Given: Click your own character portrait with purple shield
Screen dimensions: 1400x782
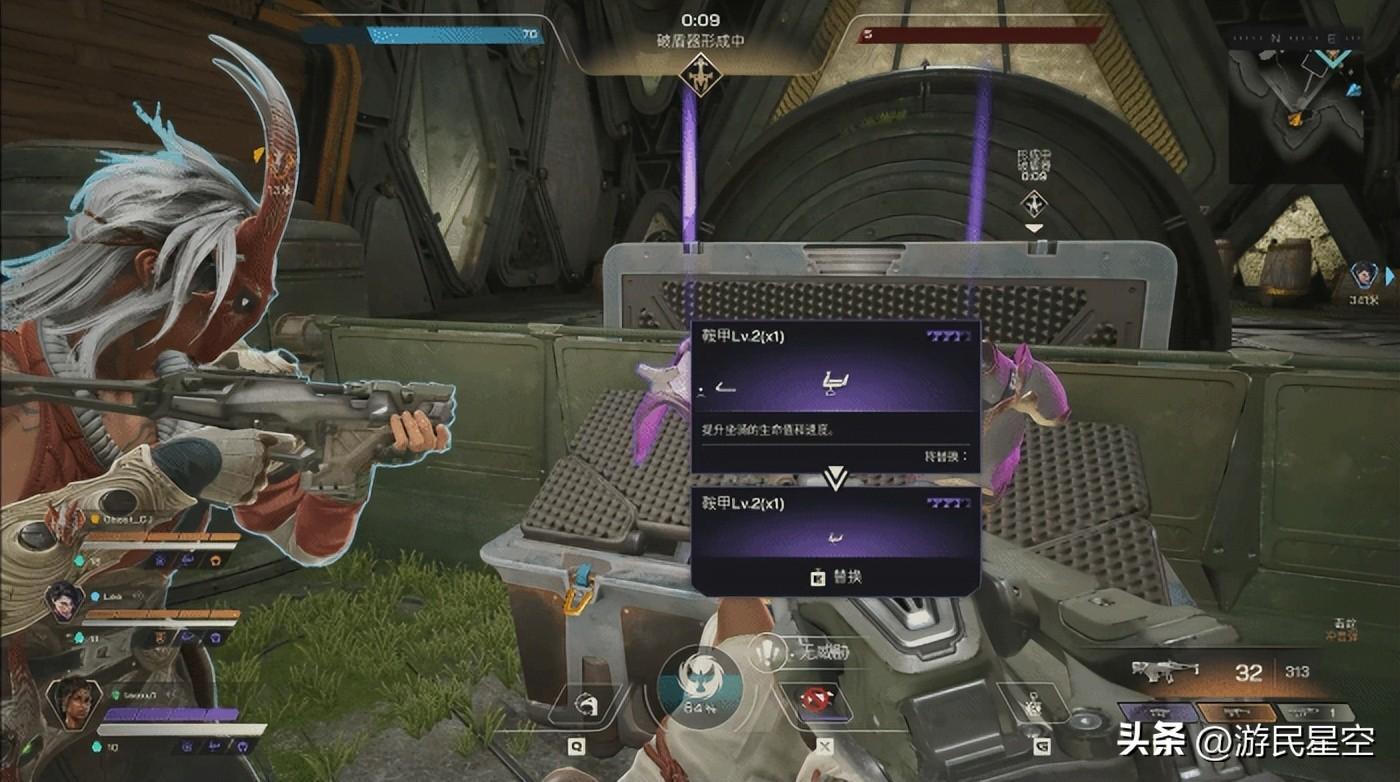Looking at the screenshot, I should 72,701.
